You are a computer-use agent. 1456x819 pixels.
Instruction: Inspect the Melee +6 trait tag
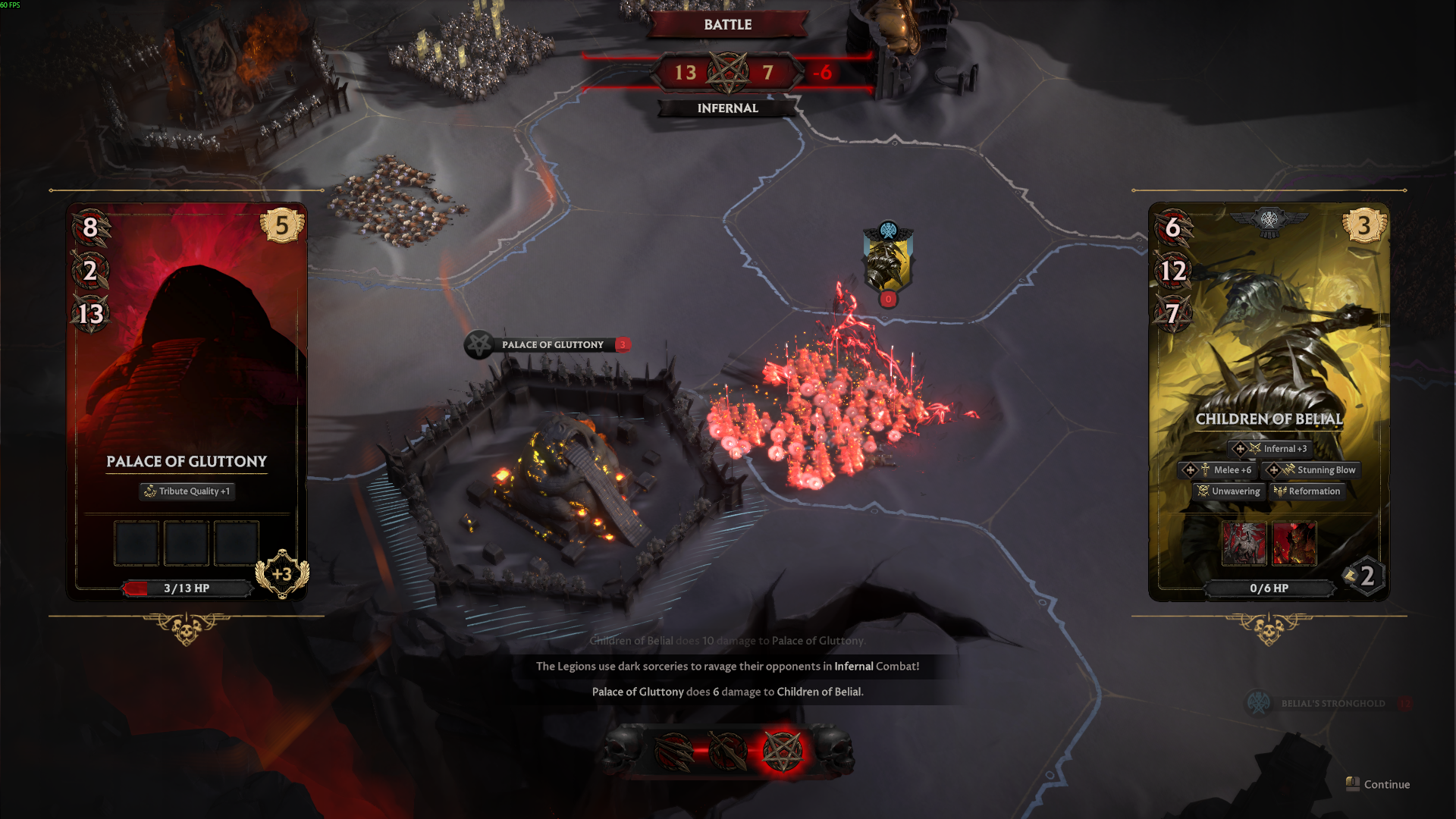pyautogui.click(x=1218, y=470)
